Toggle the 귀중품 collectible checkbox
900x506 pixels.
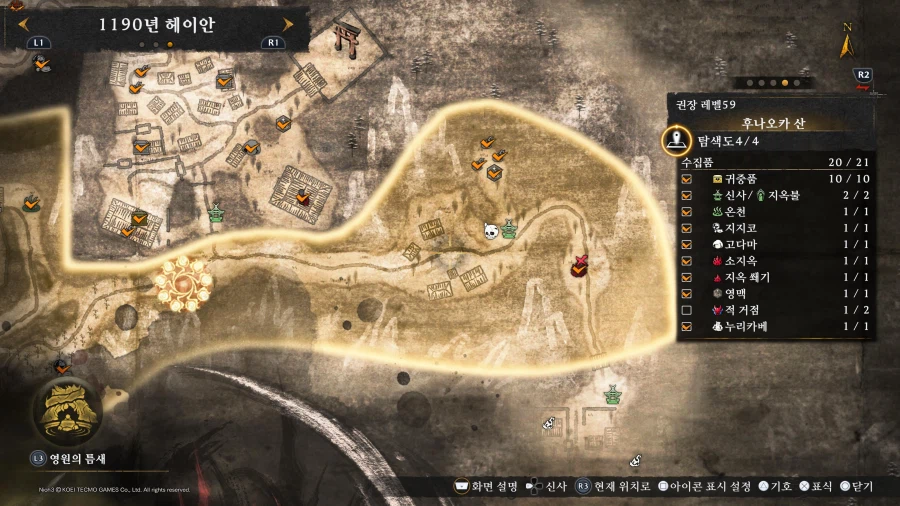pos(686,178)
